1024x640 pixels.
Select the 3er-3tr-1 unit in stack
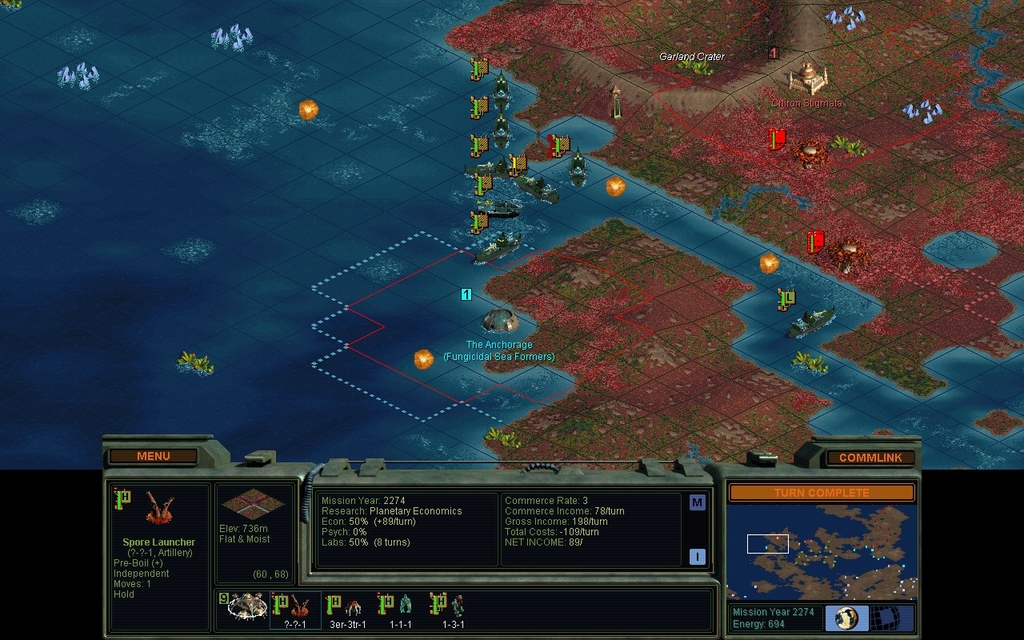(x=349, y=606)
